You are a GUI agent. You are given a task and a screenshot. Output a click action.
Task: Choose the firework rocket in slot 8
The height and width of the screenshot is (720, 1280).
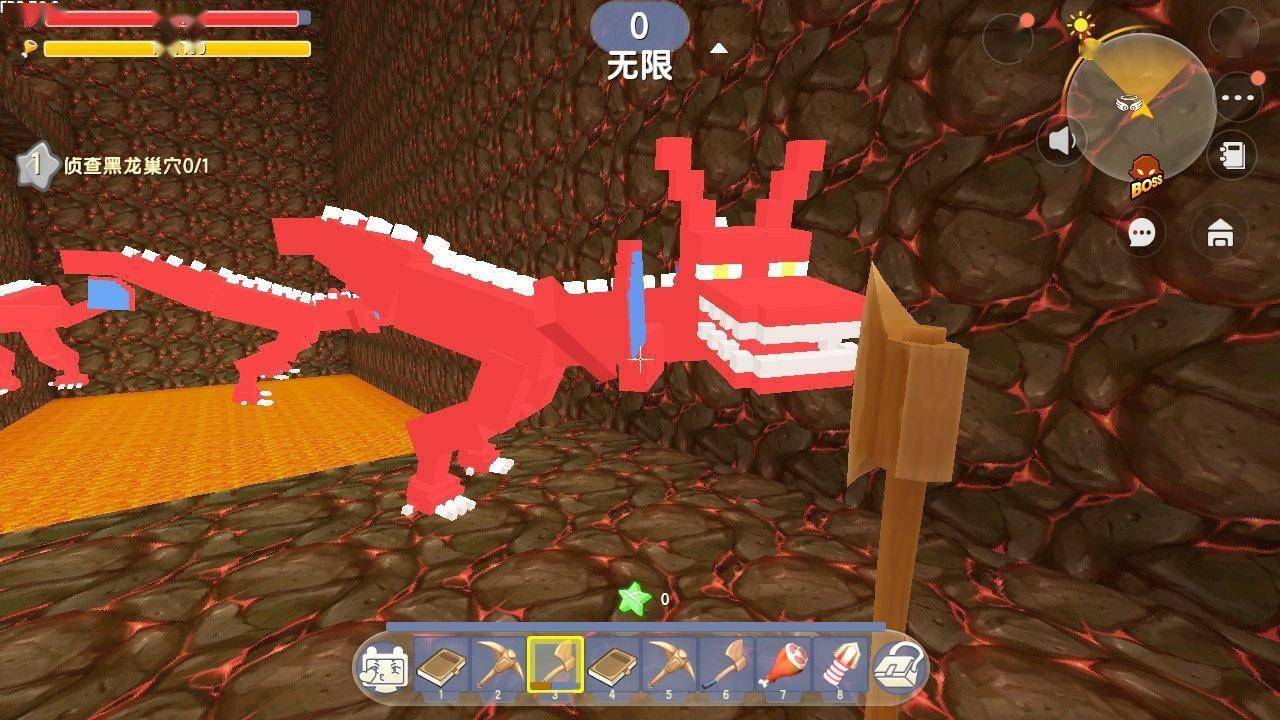point(840,664)
